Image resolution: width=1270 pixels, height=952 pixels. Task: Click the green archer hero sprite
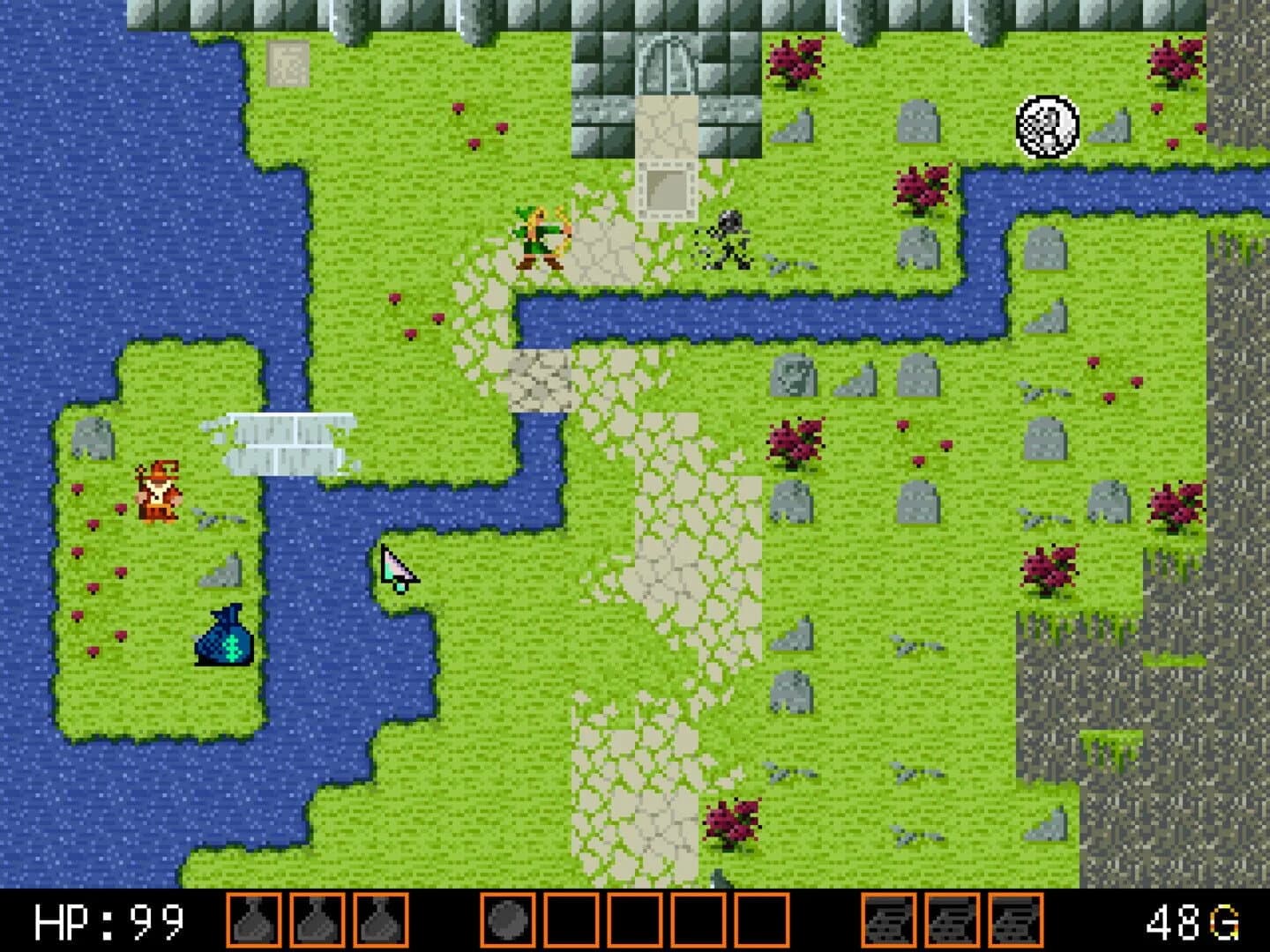pos(539,240)
